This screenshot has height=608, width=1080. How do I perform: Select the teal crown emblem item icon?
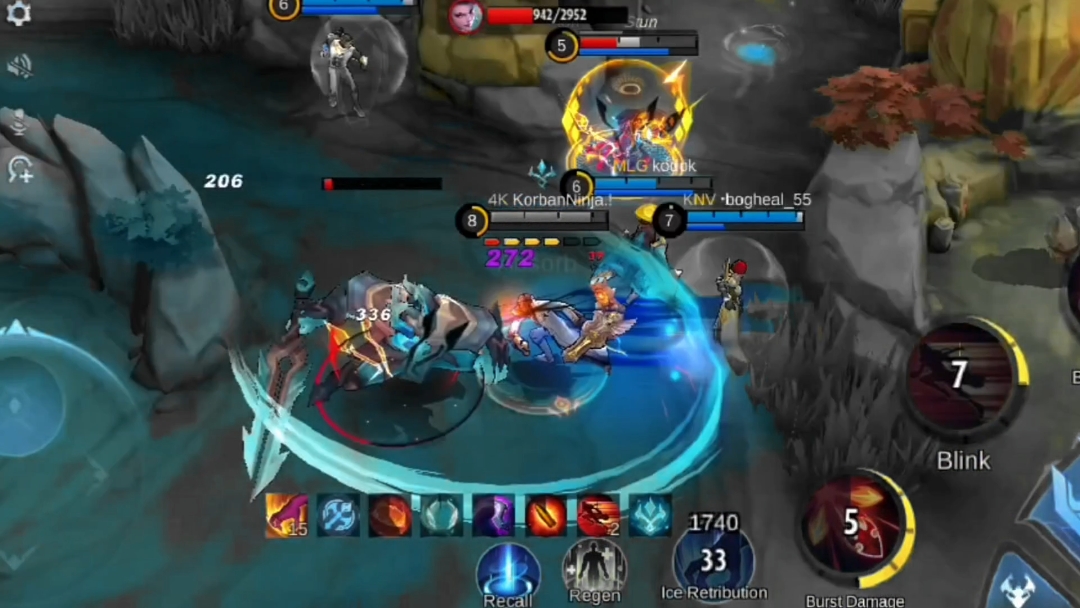pos(650,515)
